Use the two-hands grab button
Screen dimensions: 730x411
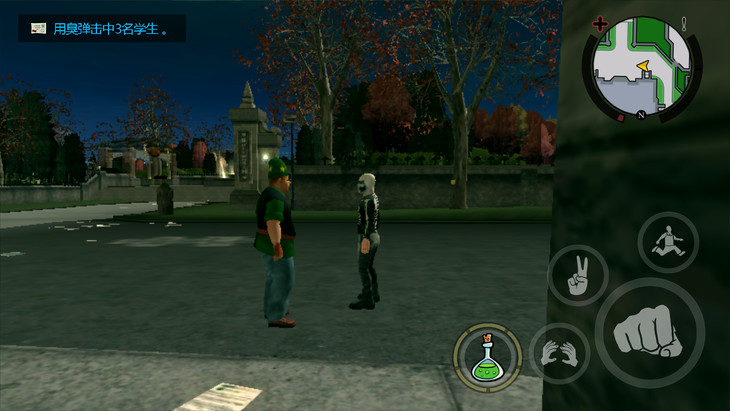coord(558,353)
